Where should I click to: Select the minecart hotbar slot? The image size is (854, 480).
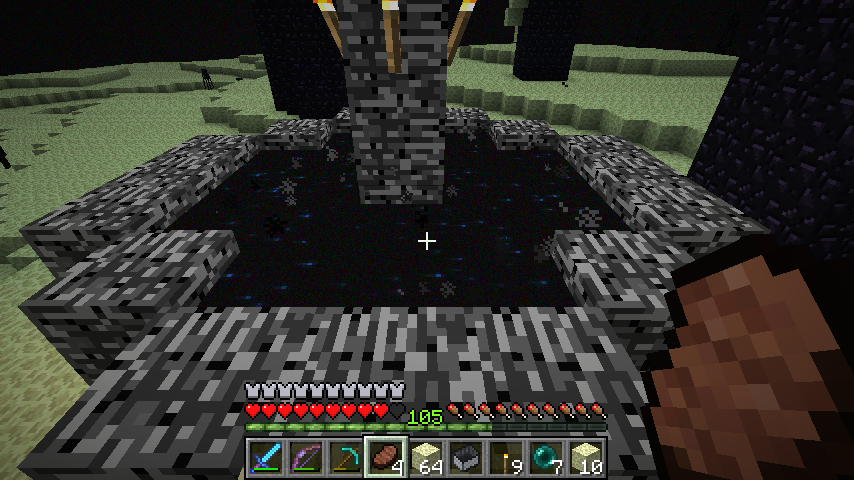(x=465, y=458)
